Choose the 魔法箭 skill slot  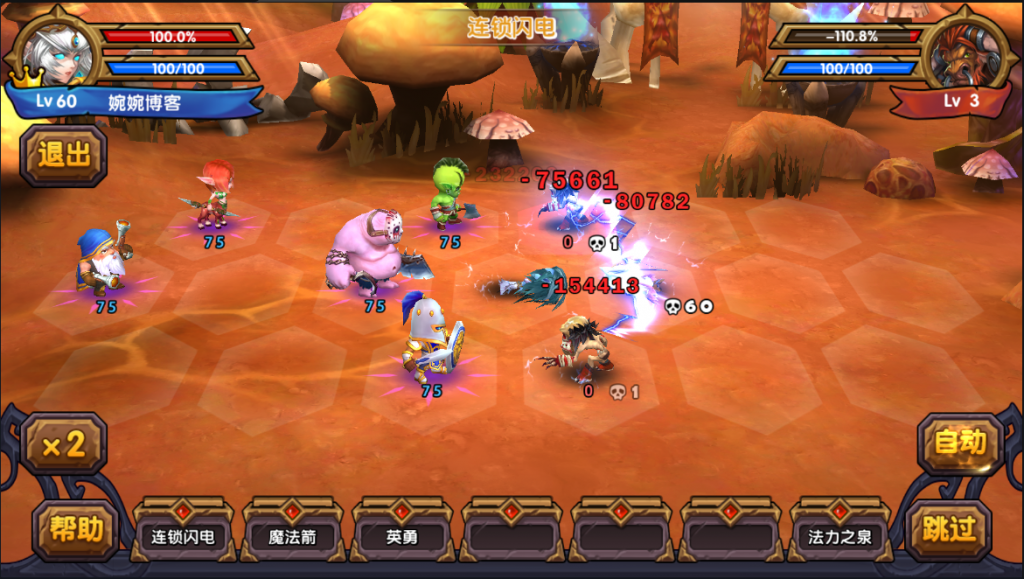coord(292,536)
